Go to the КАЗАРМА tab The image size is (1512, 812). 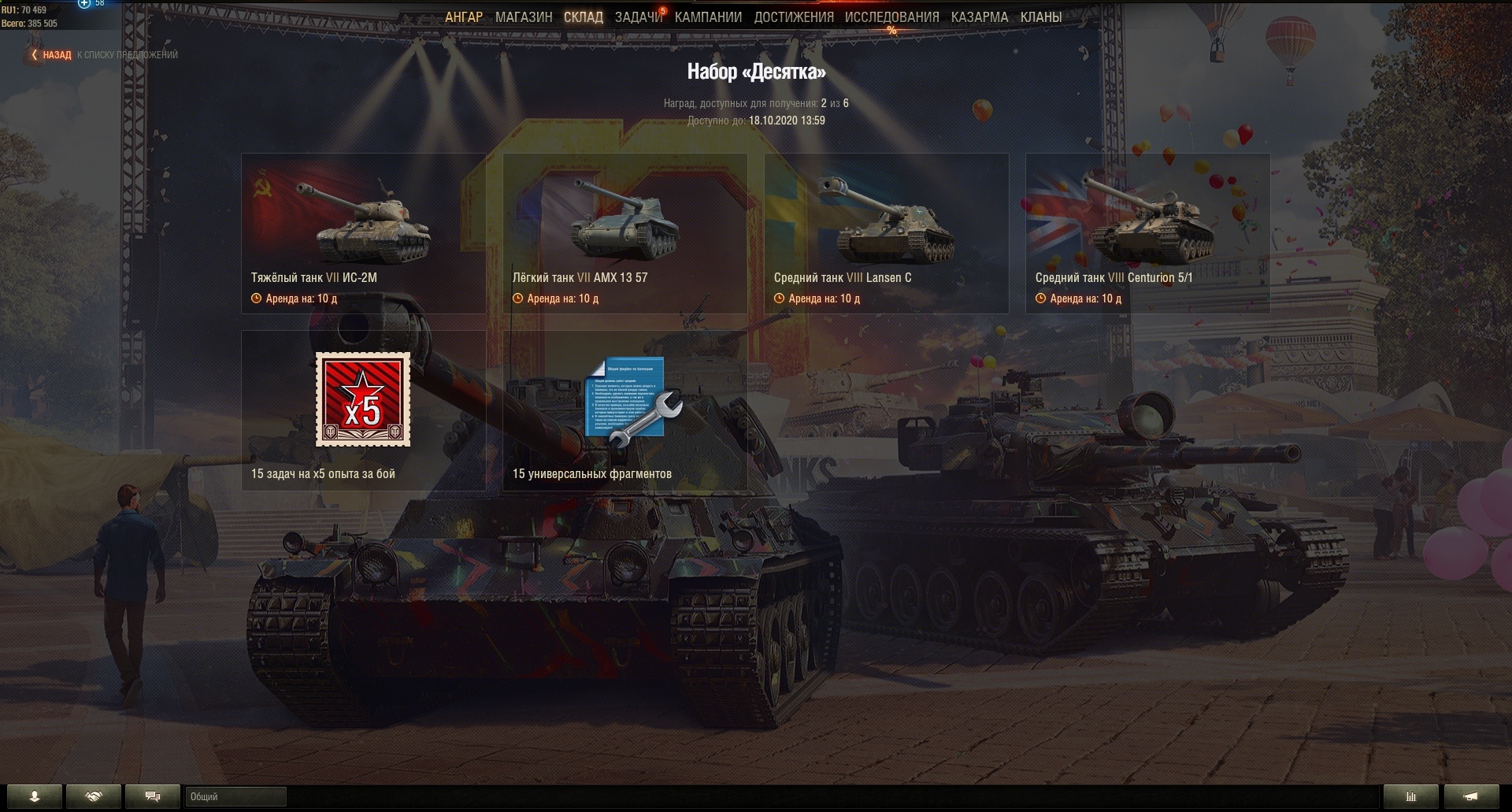click(980, 17)
